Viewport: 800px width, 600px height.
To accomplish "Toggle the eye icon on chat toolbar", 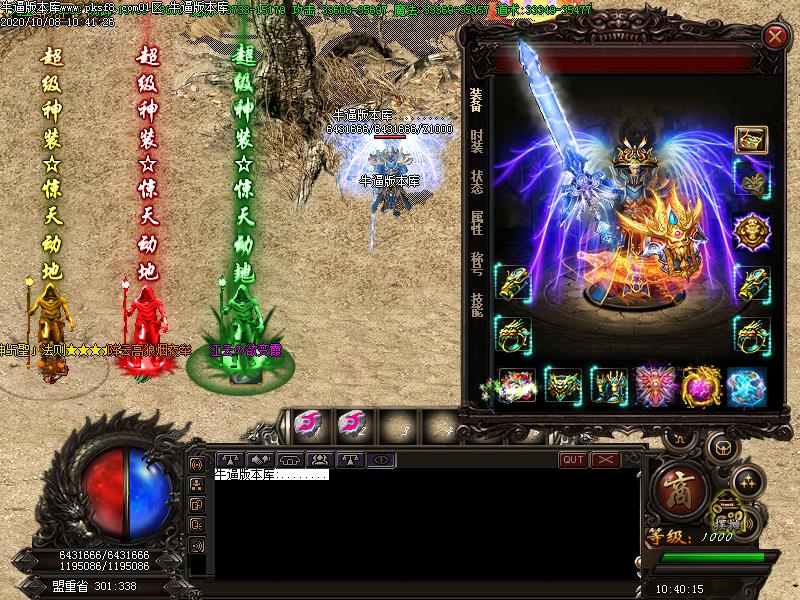I will click(x=379, y=460).
